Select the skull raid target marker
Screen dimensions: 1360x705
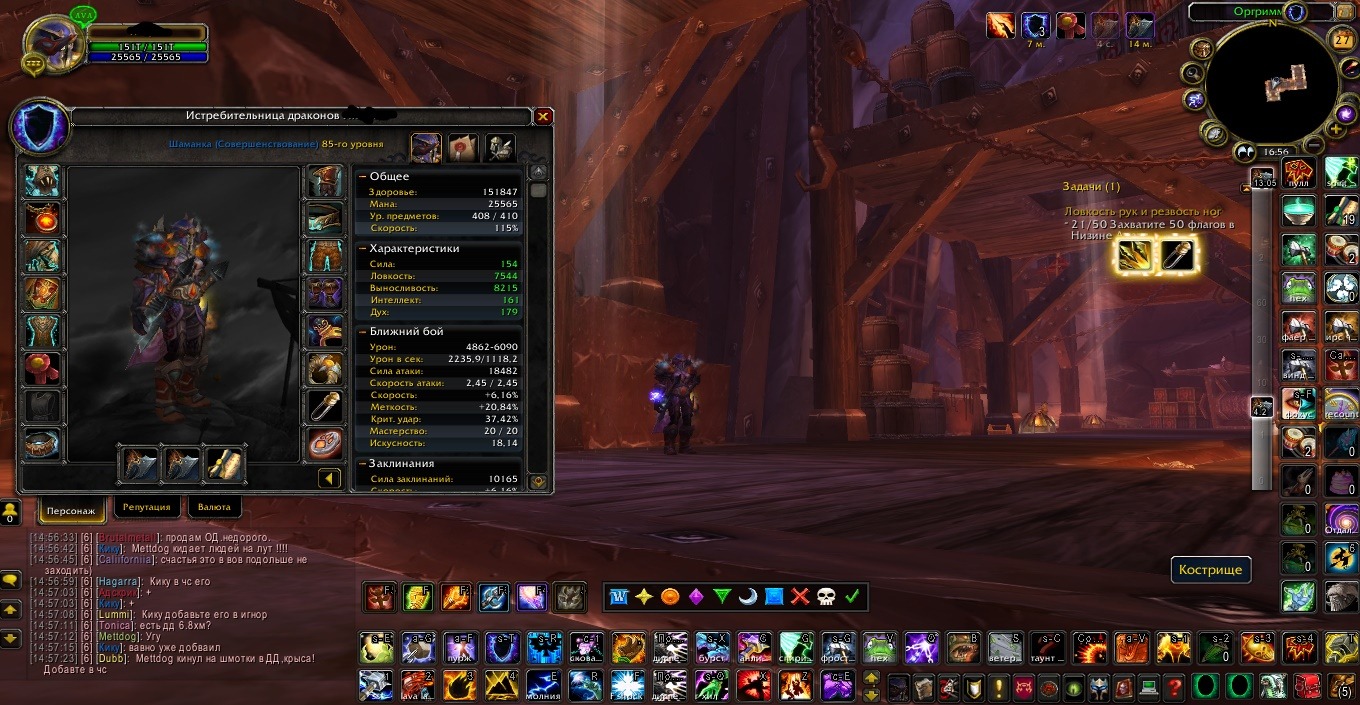click(x=825, y=597)
